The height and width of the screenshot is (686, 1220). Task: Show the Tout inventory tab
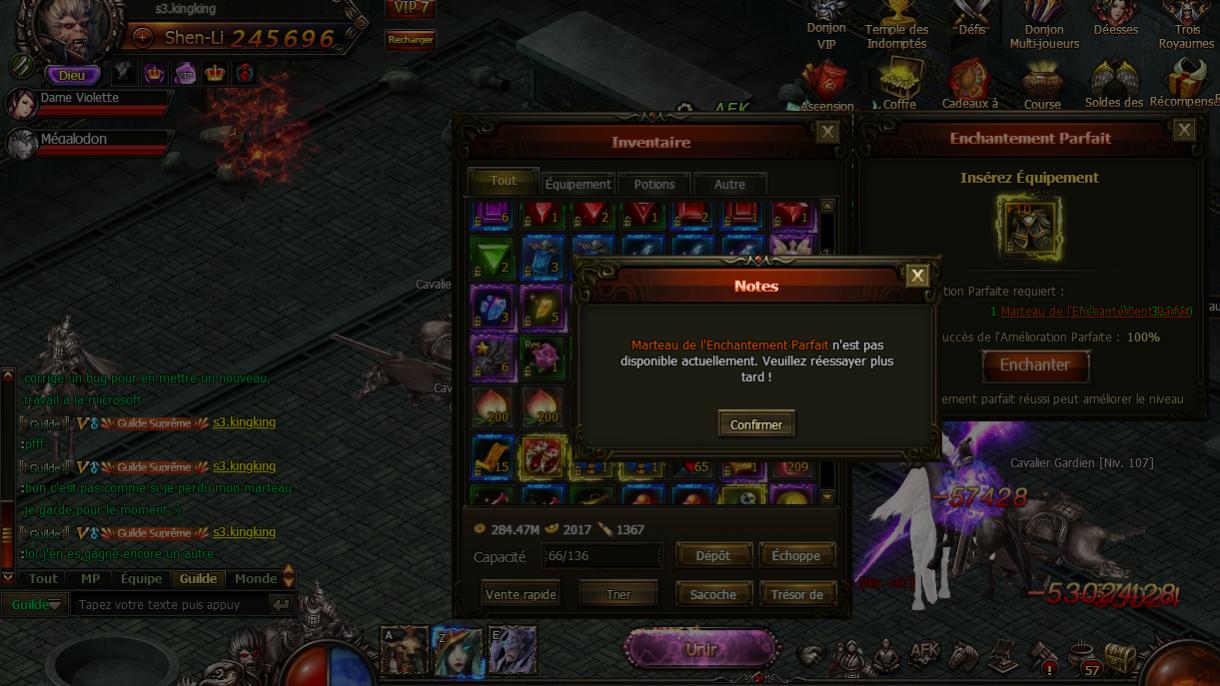(504, 181)
